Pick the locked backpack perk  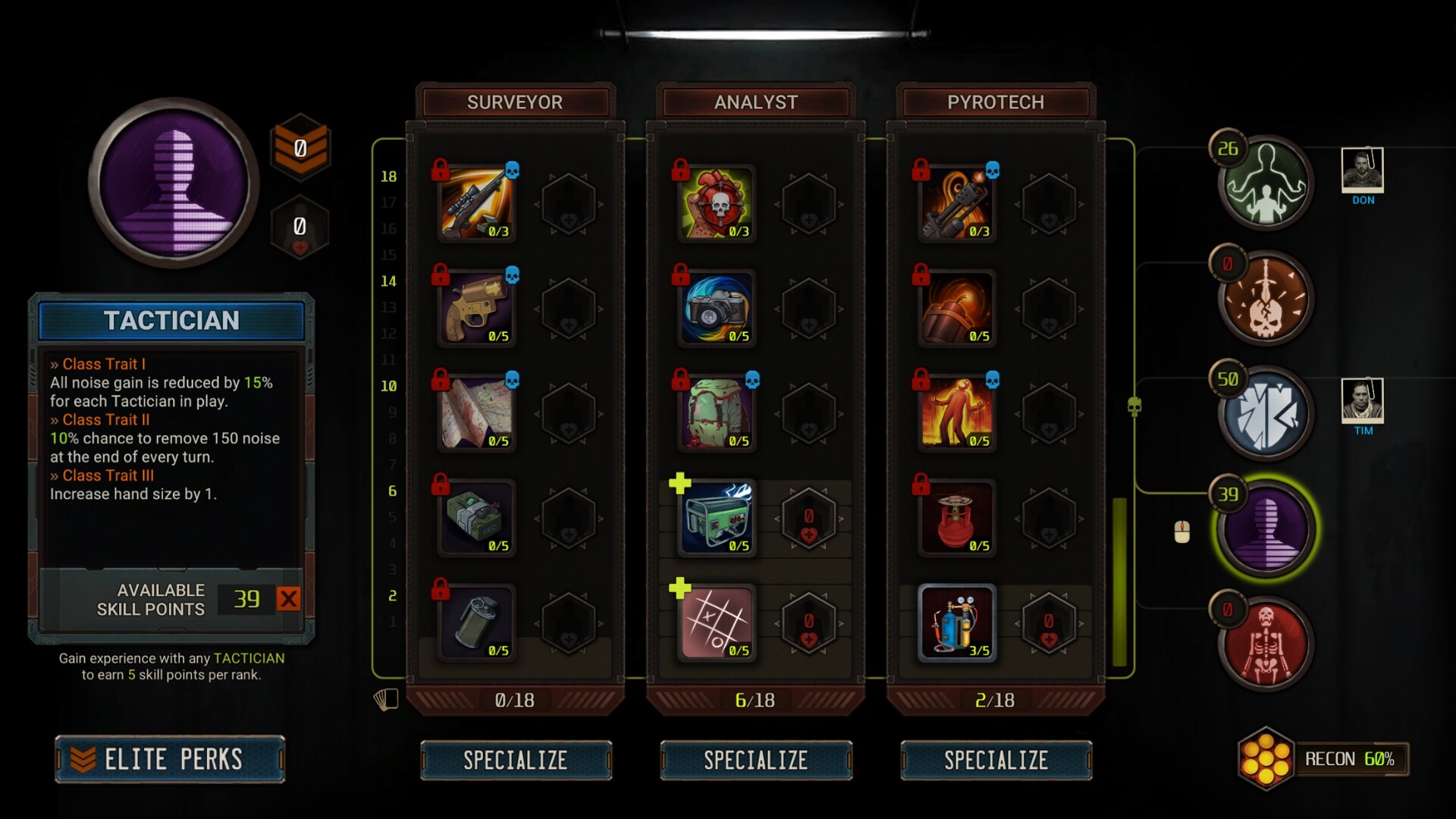pos(717,413)
